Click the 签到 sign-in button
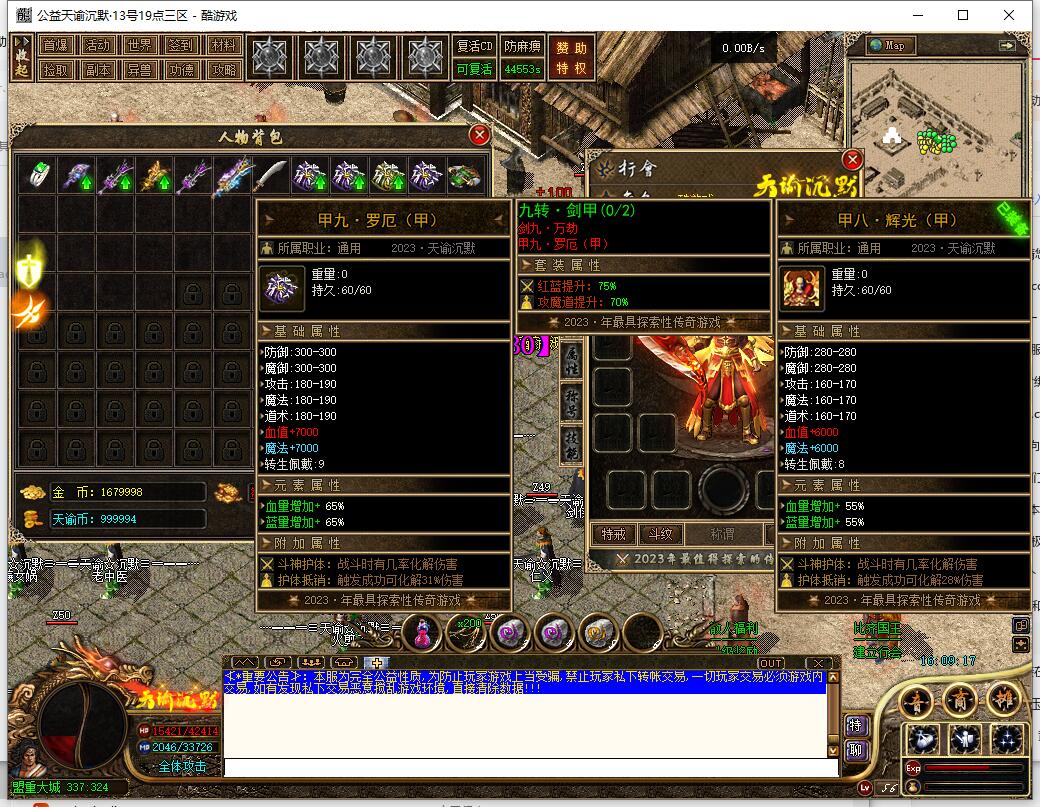 181,46
